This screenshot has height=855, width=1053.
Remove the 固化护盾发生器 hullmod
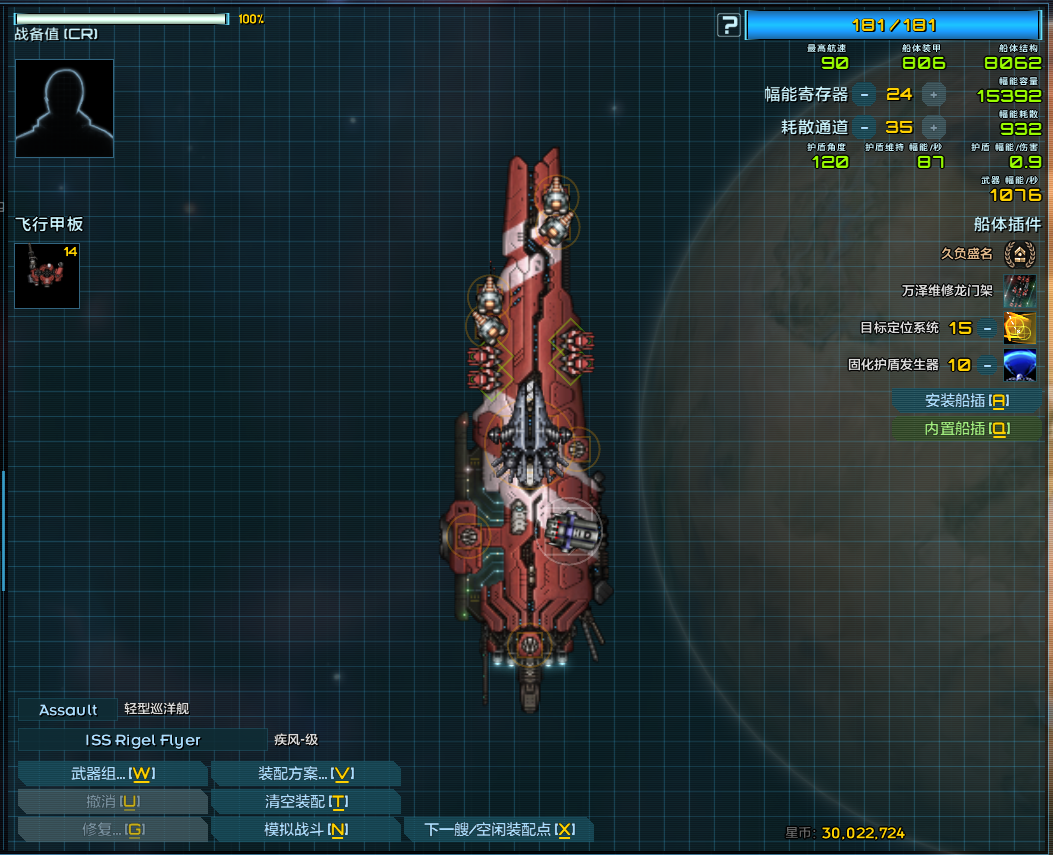(x=987, y=365)
